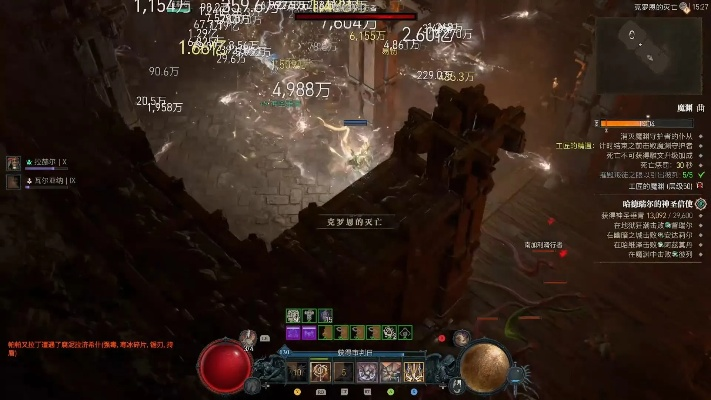This screenshot has width=711, height=400.
Task: Use the shattered shard skill in fifth slot
Action: click(x=390, y=372)
